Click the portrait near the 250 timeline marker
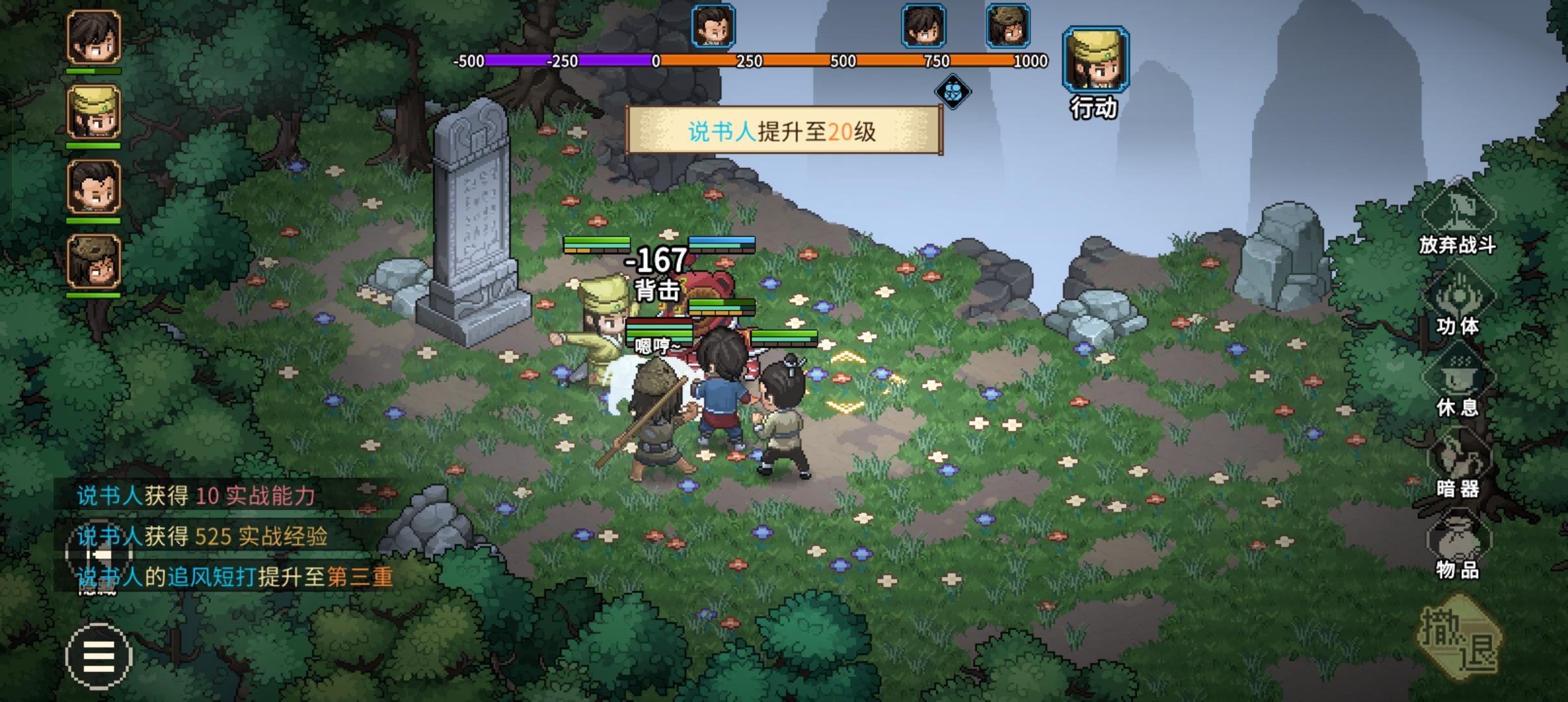The width and height of the screenshot is (1568, 702). click(712, 26)
